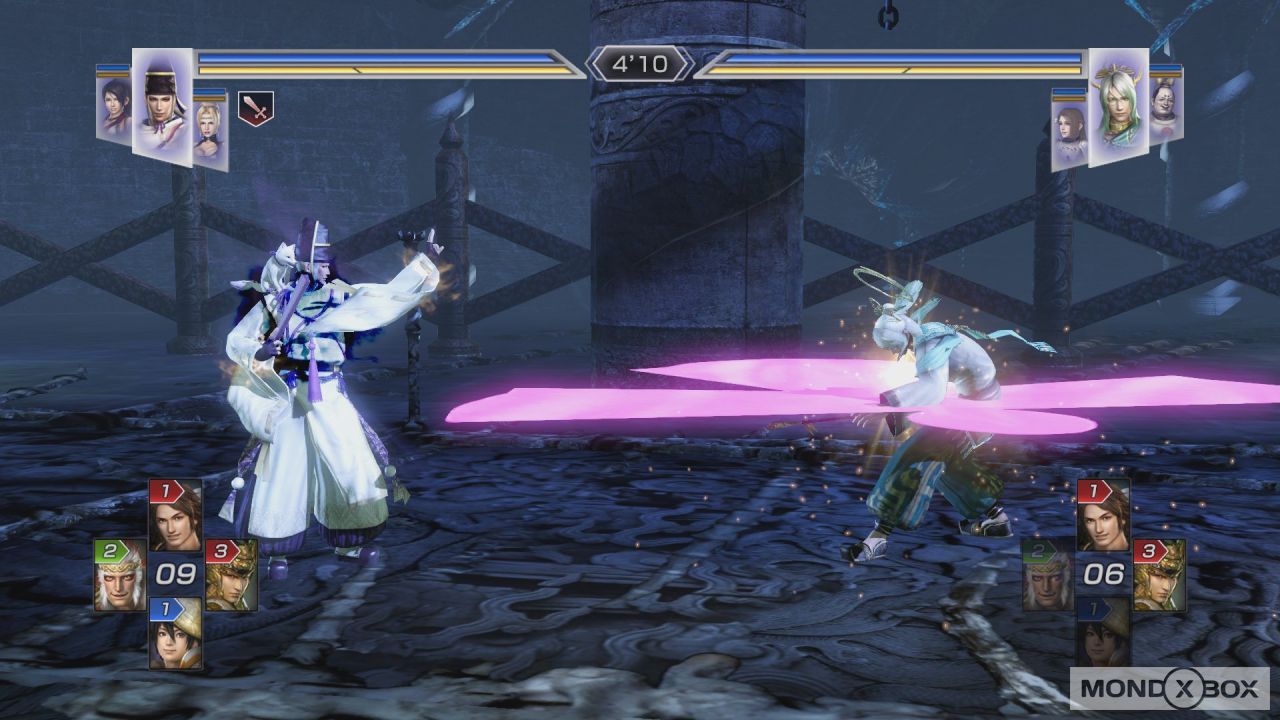
Task: Click the golden-helmet warrior portrait bottom left
Action: click(228, 588)
